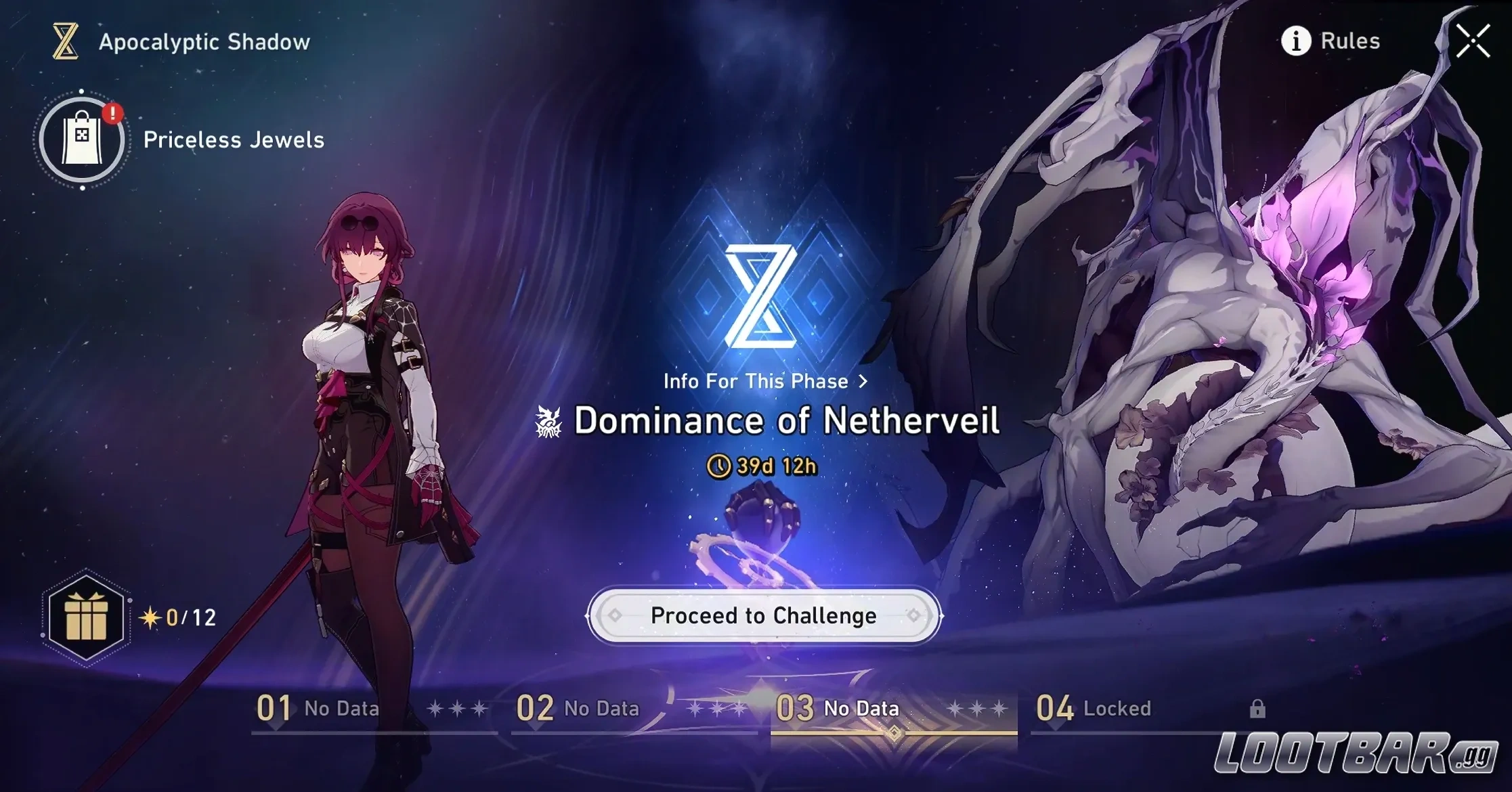Open the Priceless Jewels shop bag
Screen dimensions: 1512x792
point(81,139)
